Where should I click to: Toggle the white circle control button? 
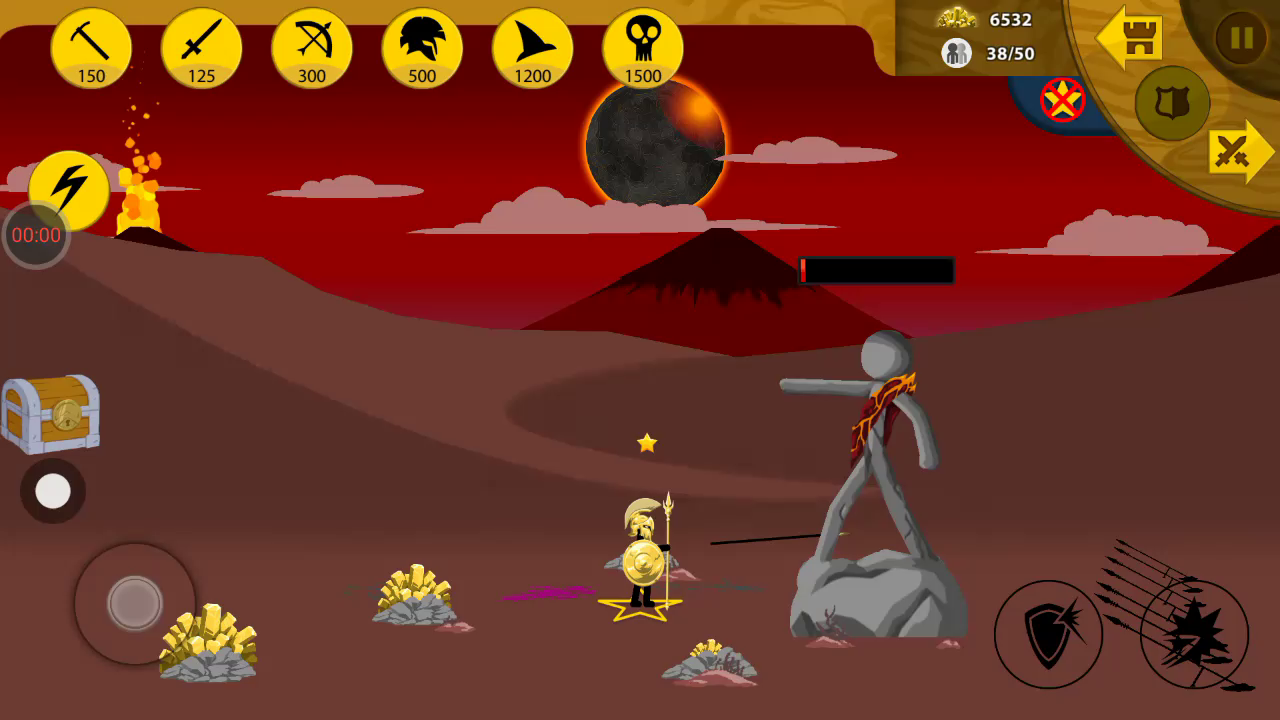[53, 491]
